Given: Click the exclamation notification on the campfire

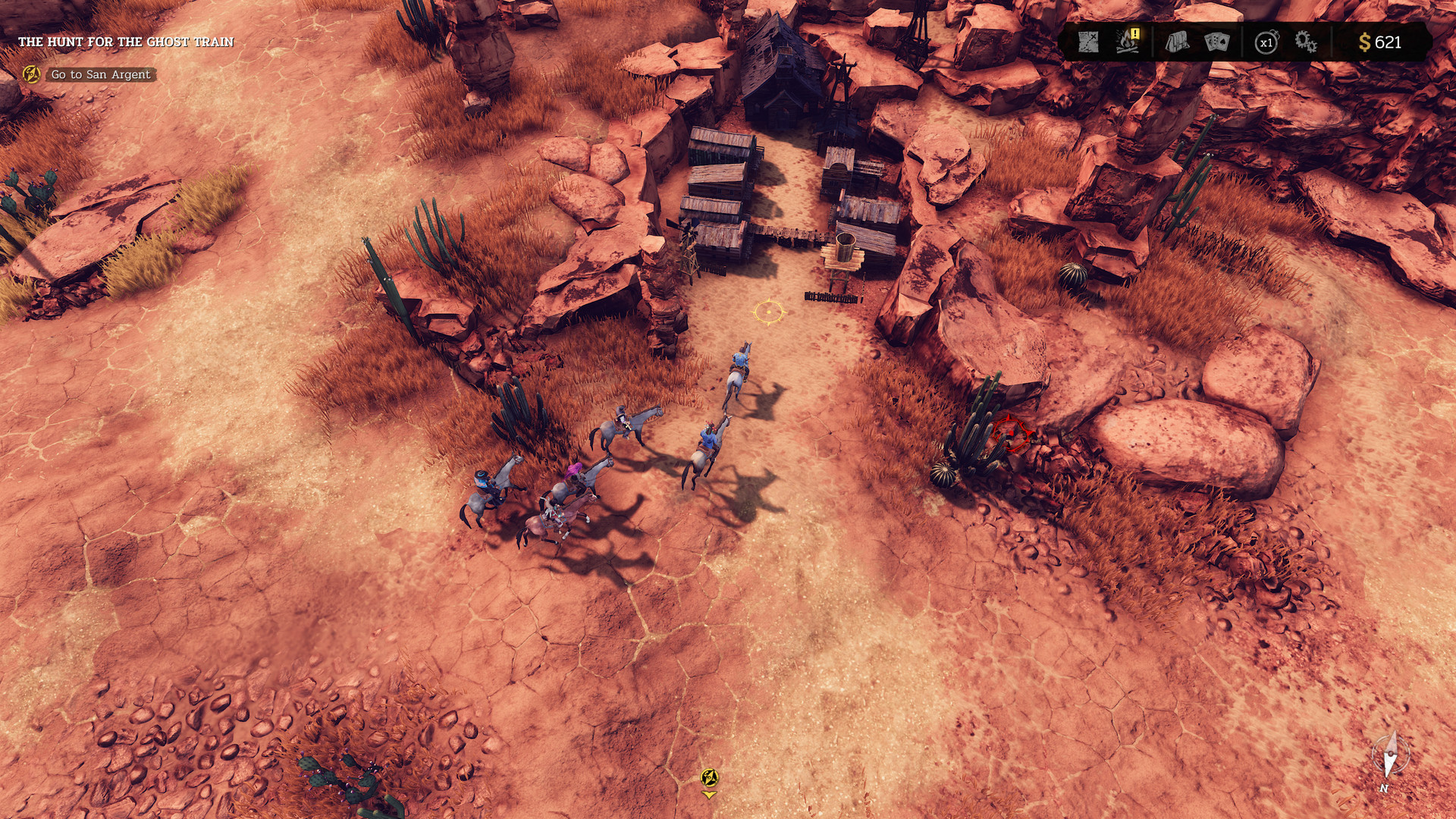Looking at the screenshot, I should coord(1134,35).
